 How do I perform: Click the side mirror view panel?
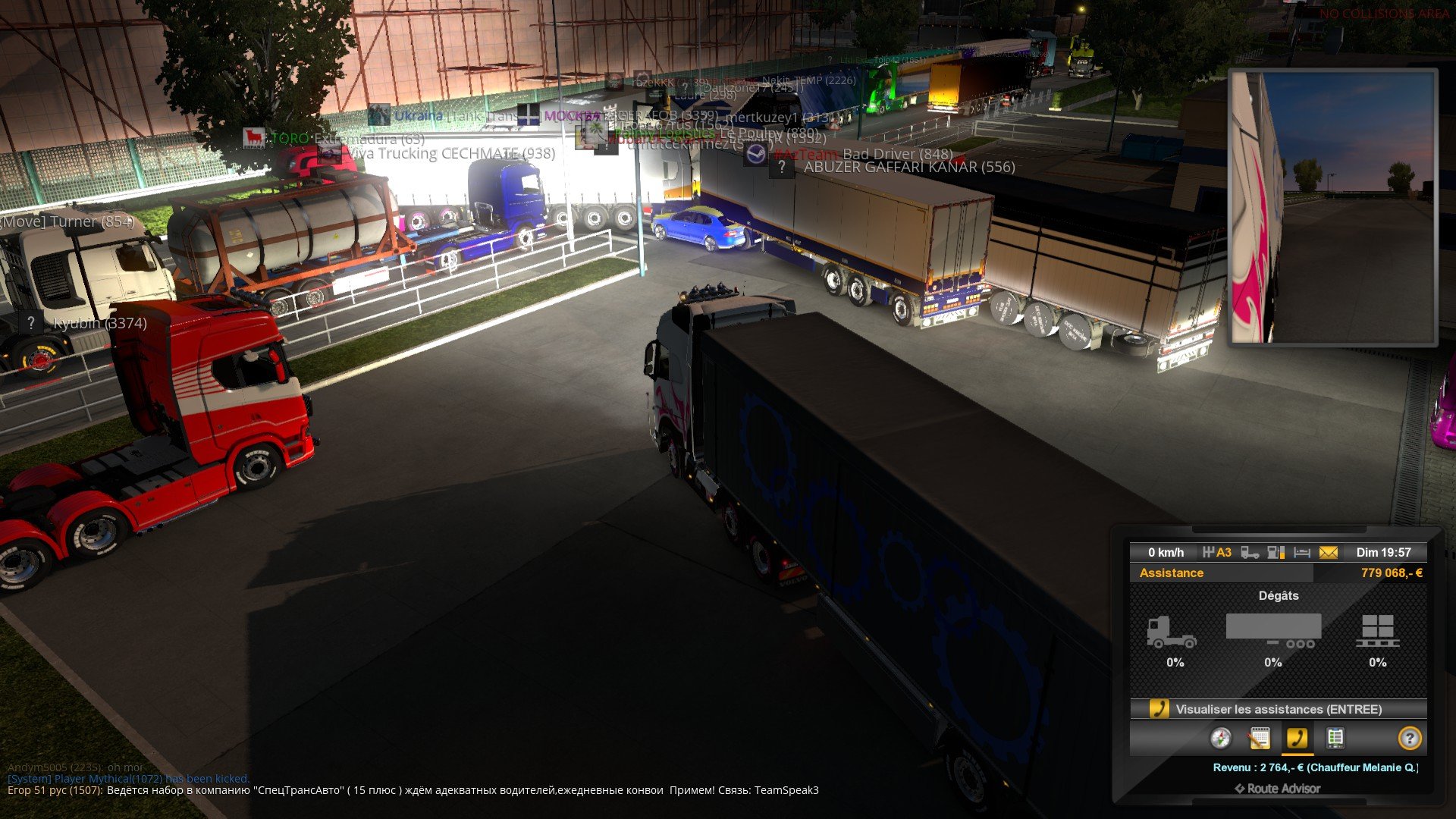click(x=1333, y=207)
